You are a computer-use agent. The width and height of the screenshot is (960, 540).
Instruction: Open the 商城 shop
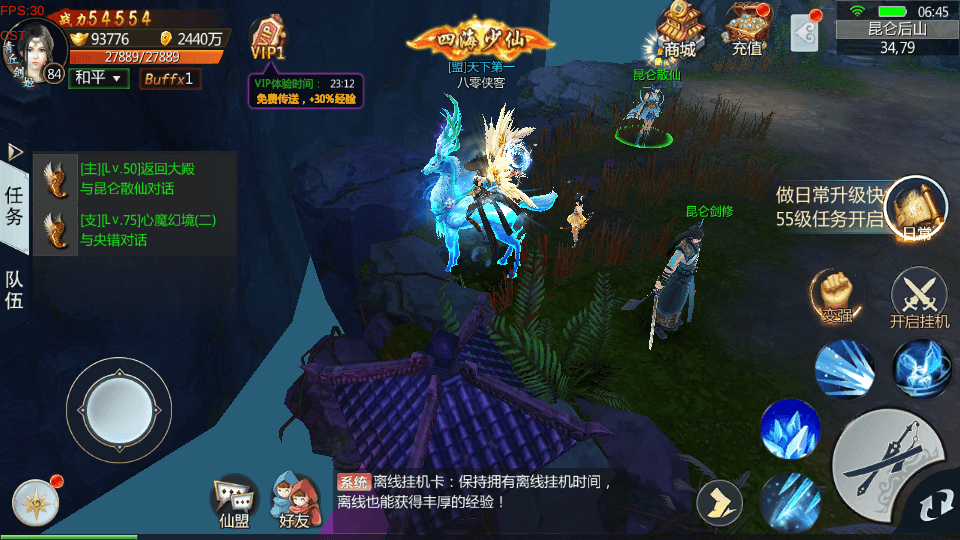(679, 28)
